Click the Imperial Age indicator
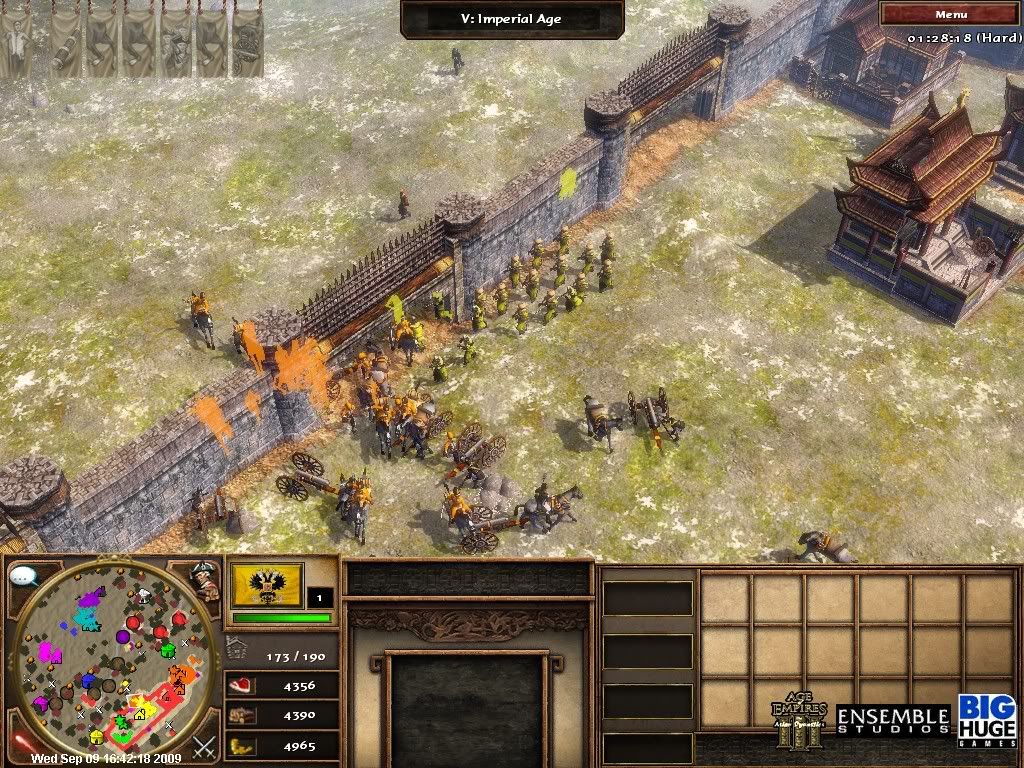1024x768 pixels. tap(512, 18)
